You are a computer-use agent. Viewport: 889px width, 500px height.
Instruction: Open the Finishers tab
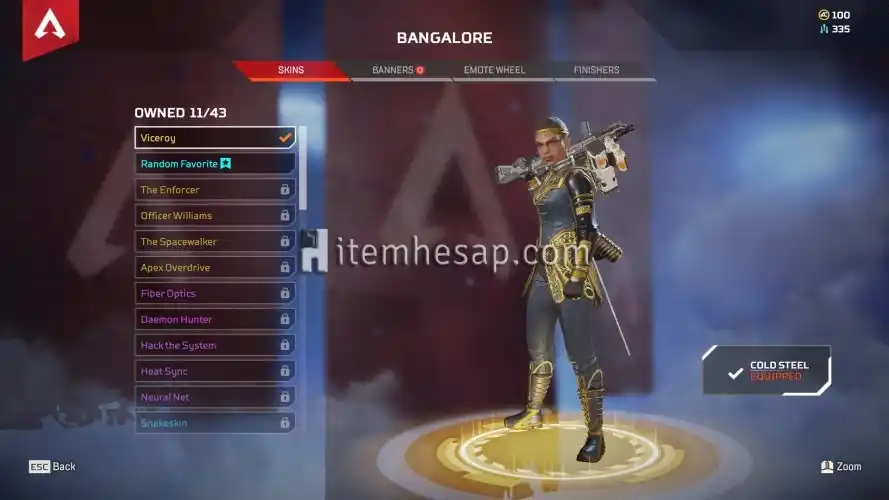[596, 70]
